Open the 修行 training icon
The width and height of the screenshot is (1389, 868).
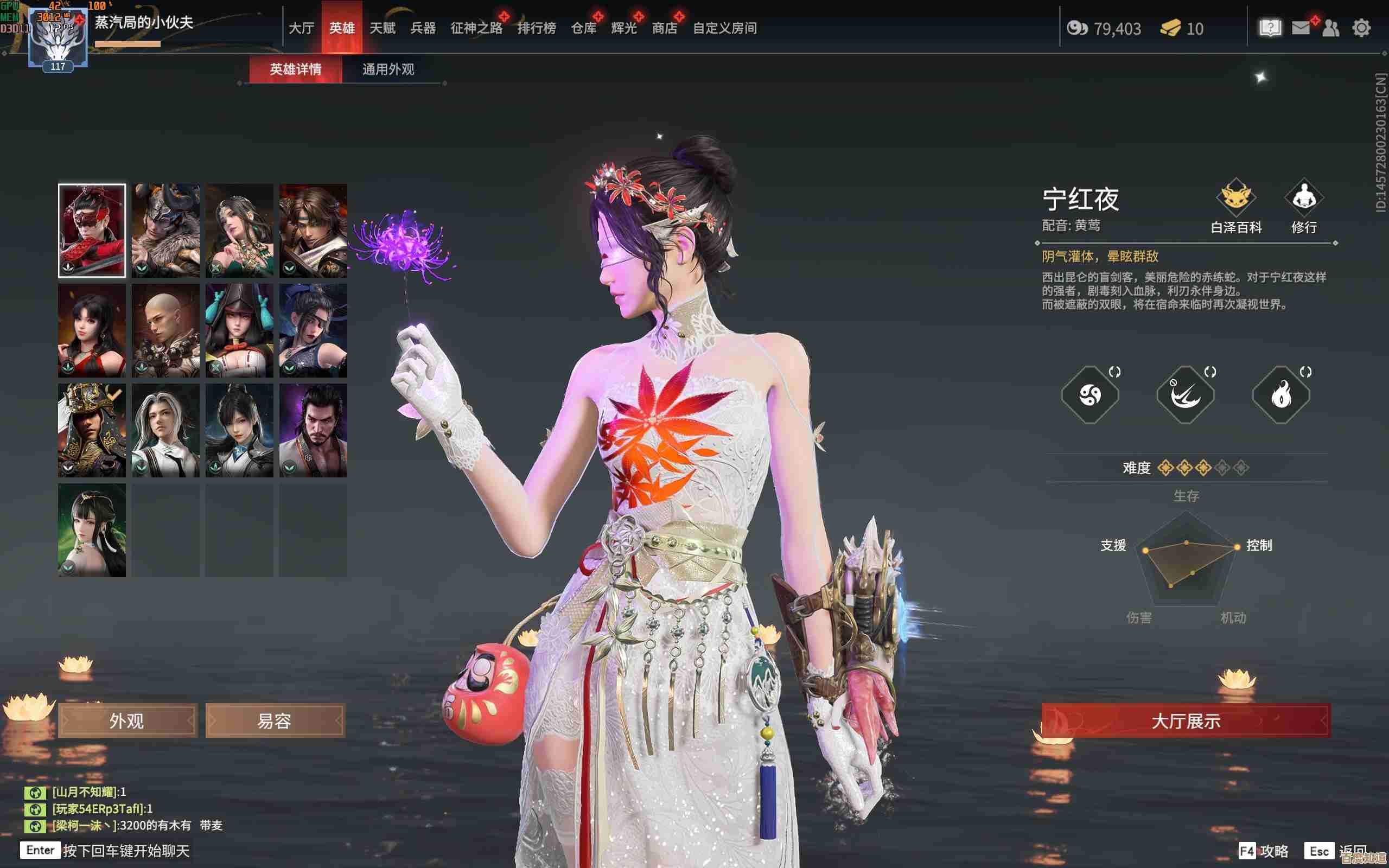[x=1303, y=207]
